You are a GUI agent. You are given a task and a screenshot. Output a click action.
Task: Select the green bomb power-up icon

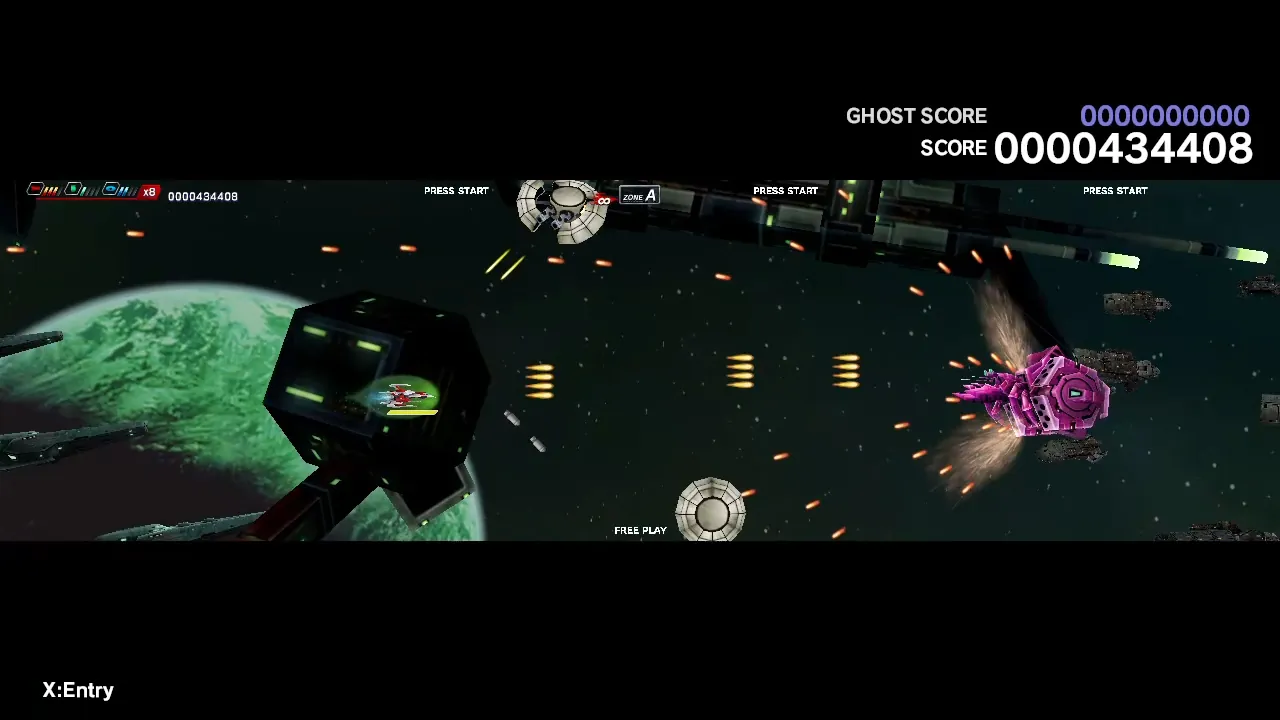click(x=74, y=188)
